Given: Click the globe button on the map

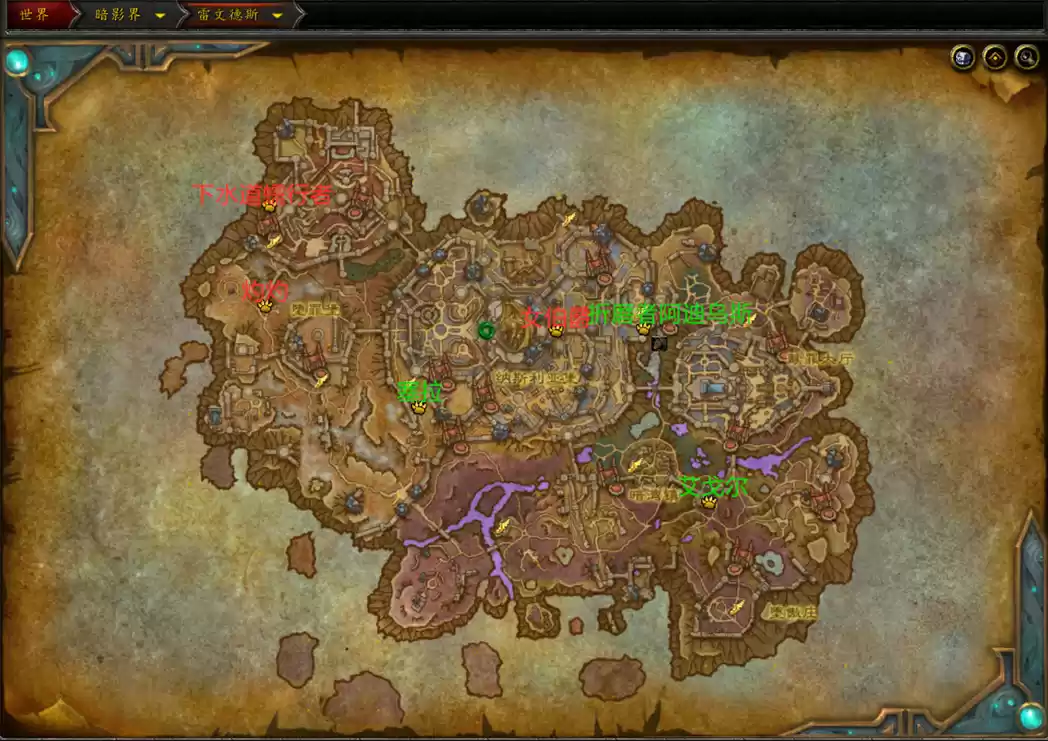Looking at the screenshot, I should [962, 58].
